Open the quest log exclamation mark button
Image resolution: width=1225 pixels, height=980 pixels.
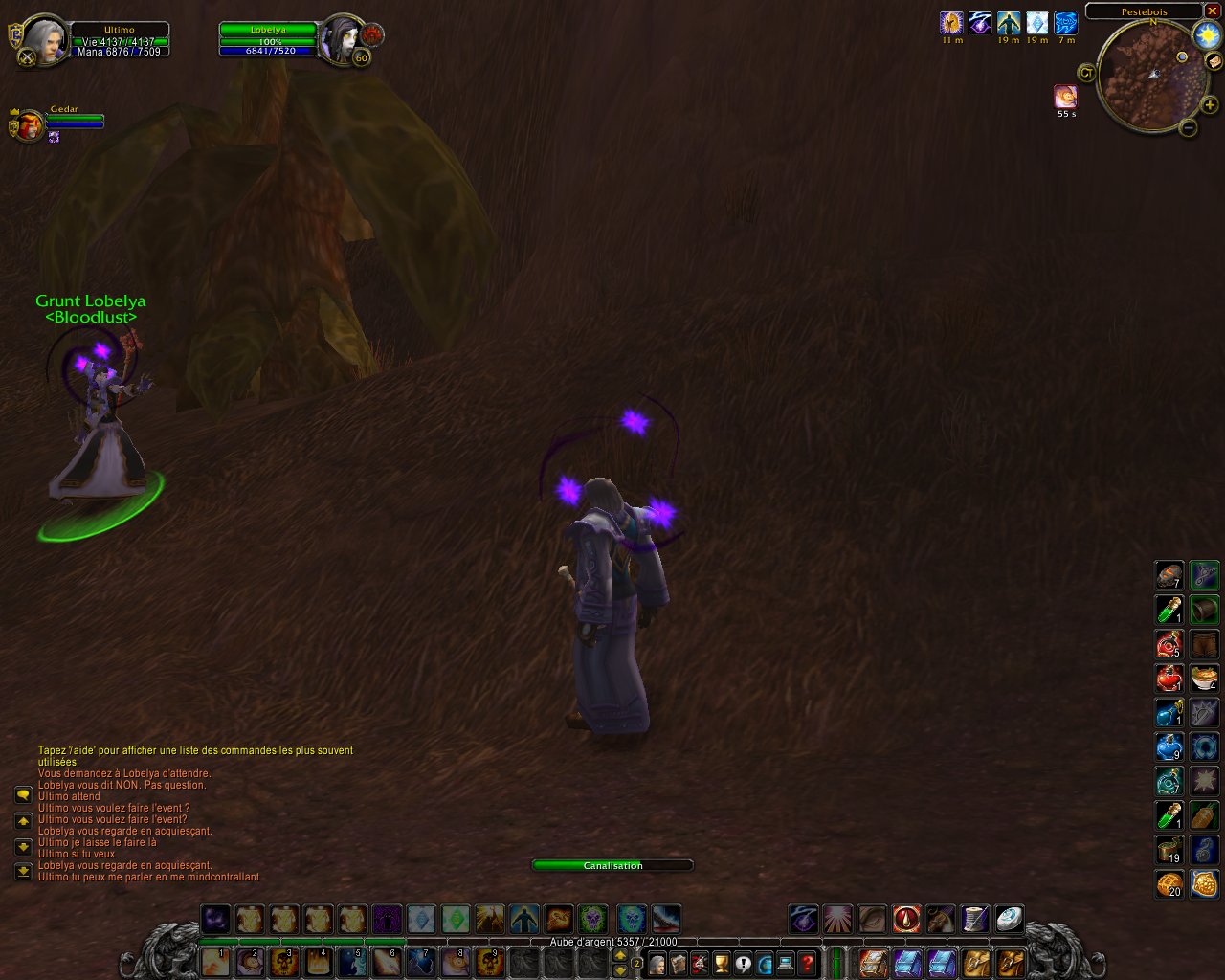tap(743, 963)
